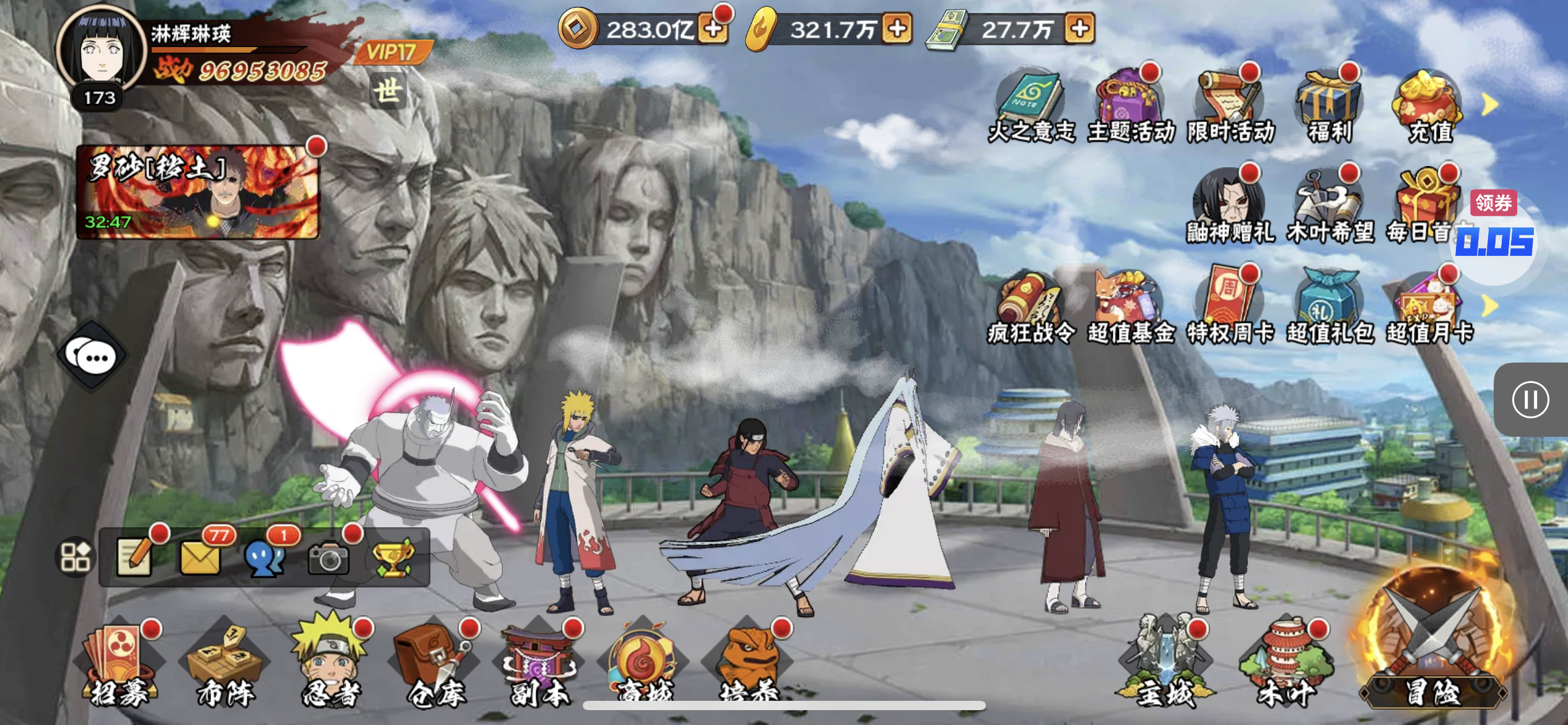This screenshot has height=725, width=1568.
Task: Open 主题活动 themed events
Action: [1131, 107]
